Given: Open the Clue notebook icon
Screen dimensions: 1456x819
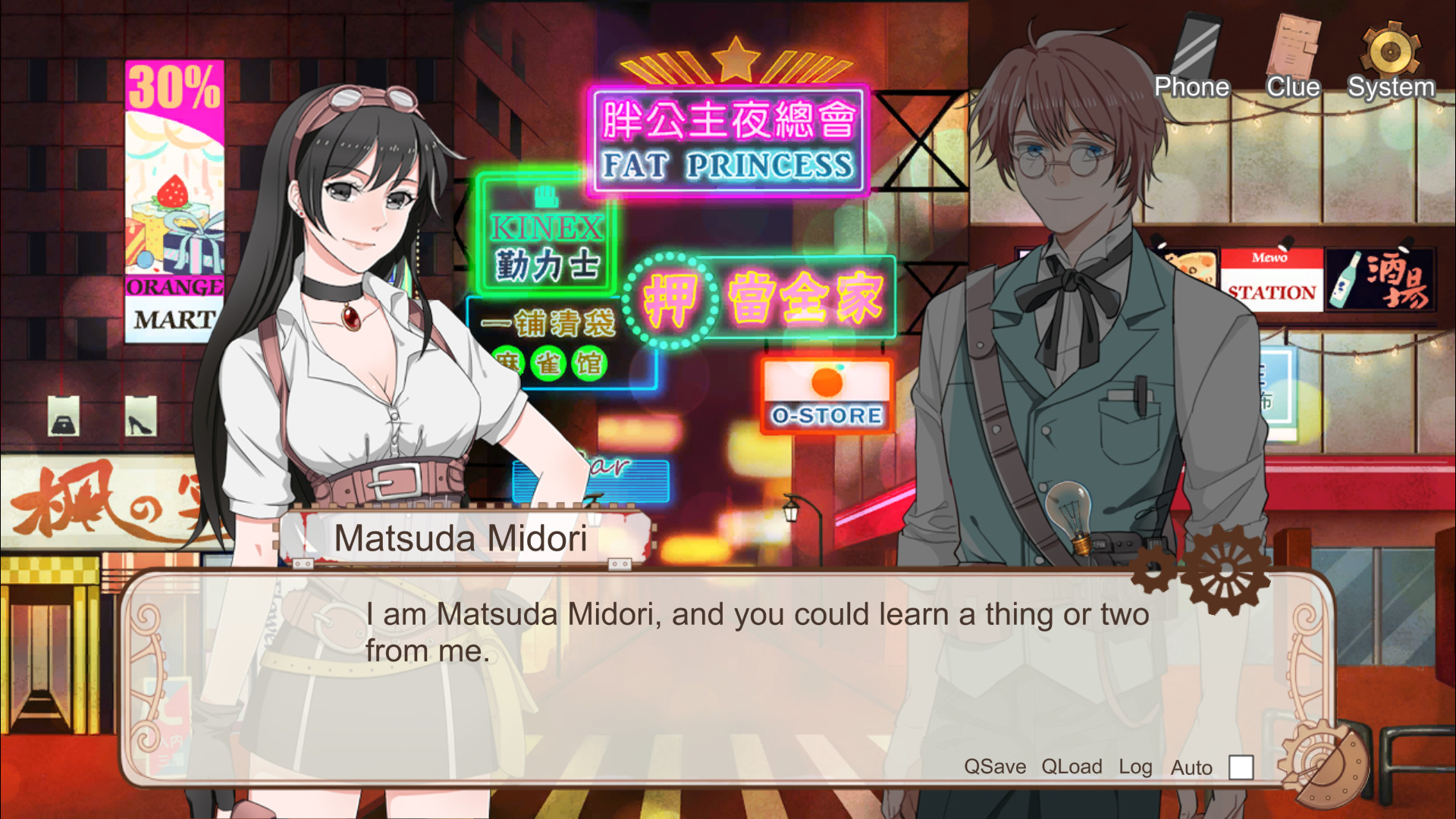Looking at the screenshot, I should [x=1294, y=45].
